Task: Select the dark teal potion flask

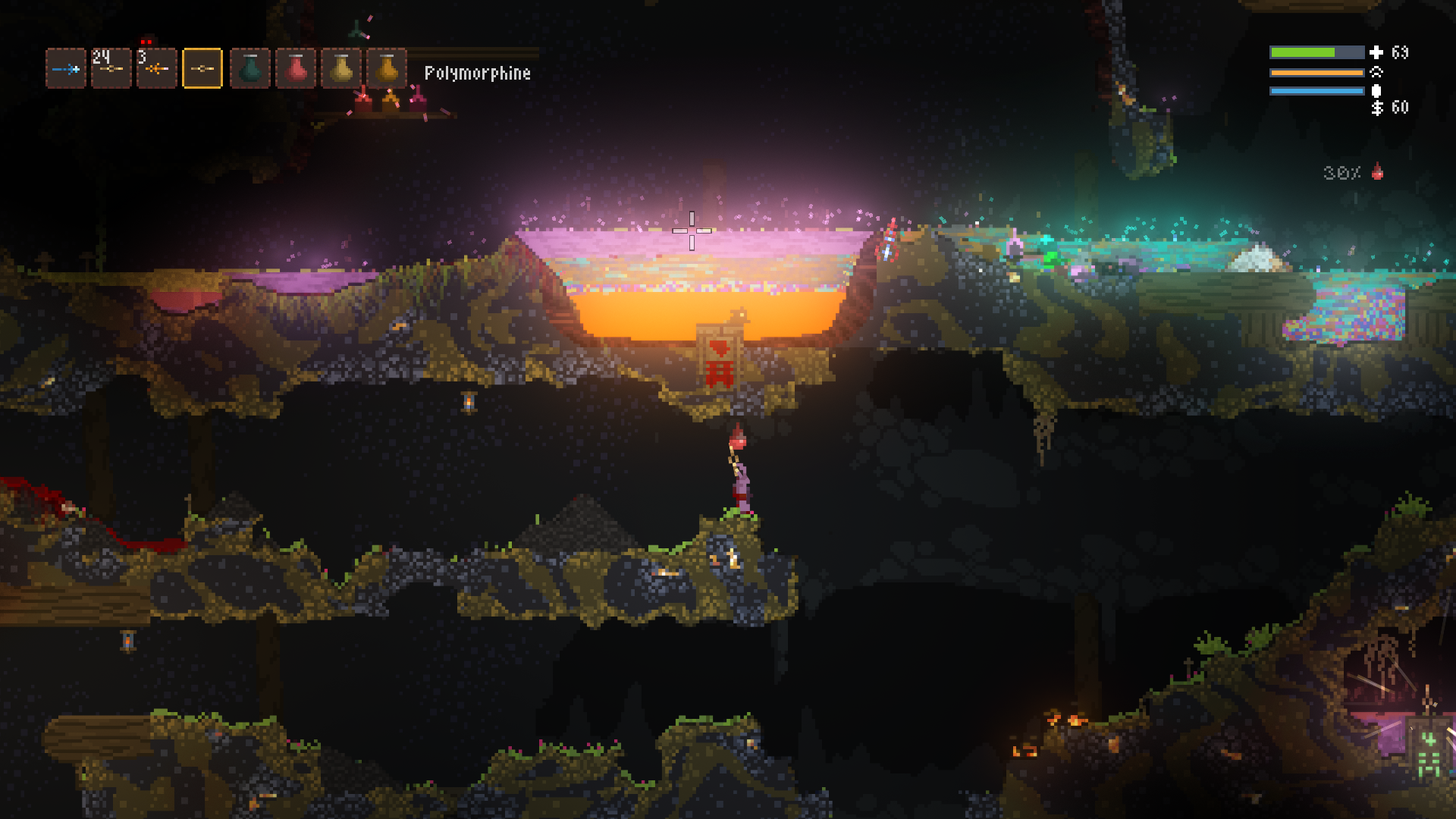Action: [x=250, y=69]
